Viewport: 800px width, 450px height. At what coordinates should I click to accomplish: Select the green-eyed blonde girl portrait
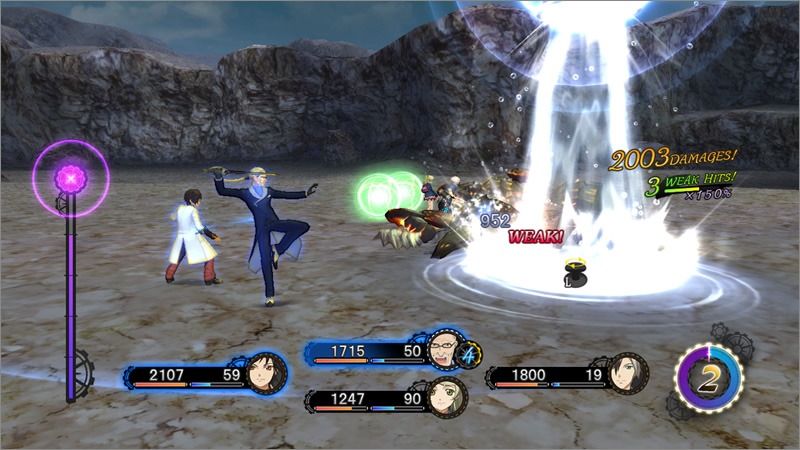tap(444, 397)
